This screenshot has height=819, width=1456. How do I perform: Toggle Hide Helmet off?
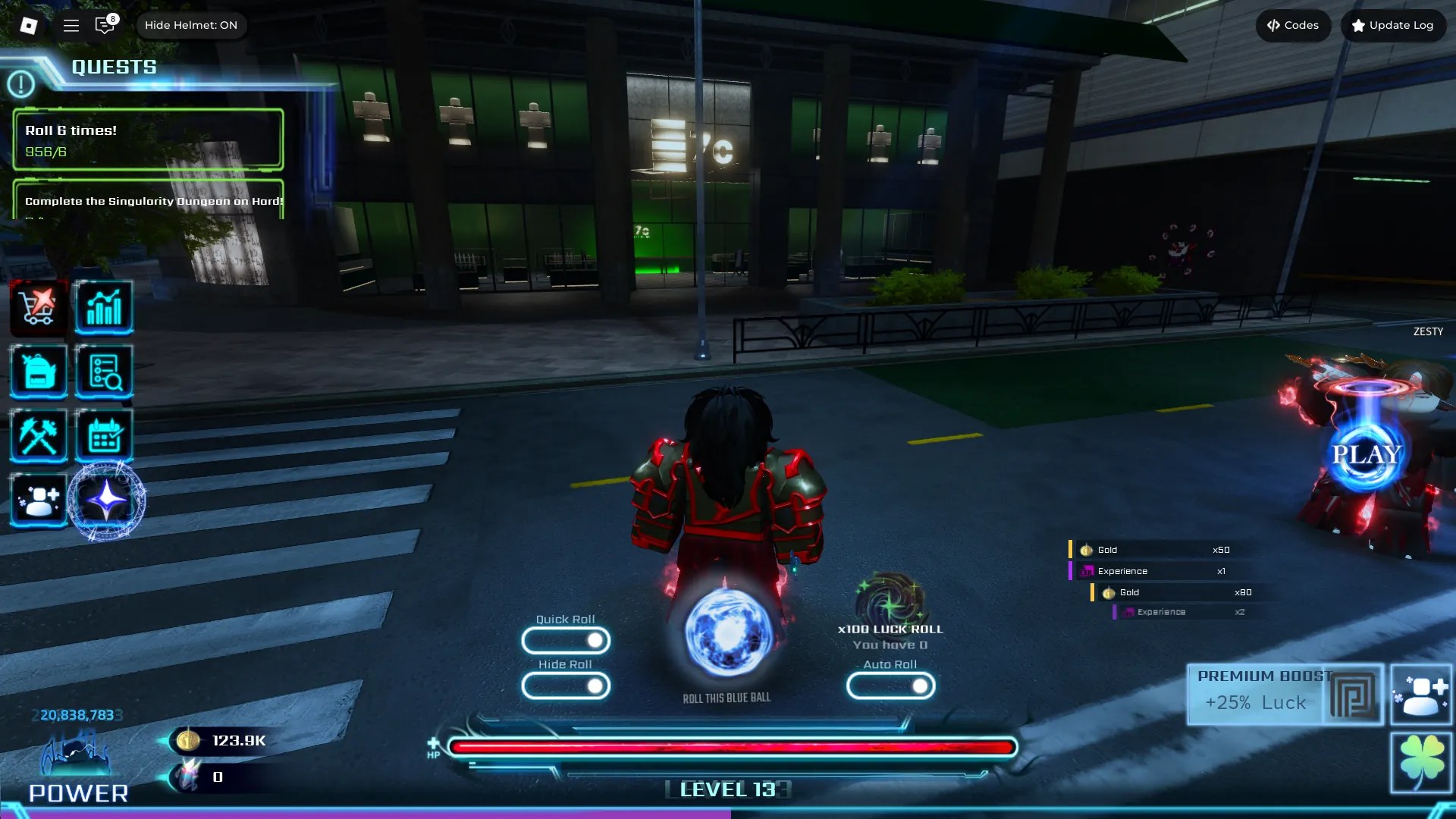[x=192, y=25]
